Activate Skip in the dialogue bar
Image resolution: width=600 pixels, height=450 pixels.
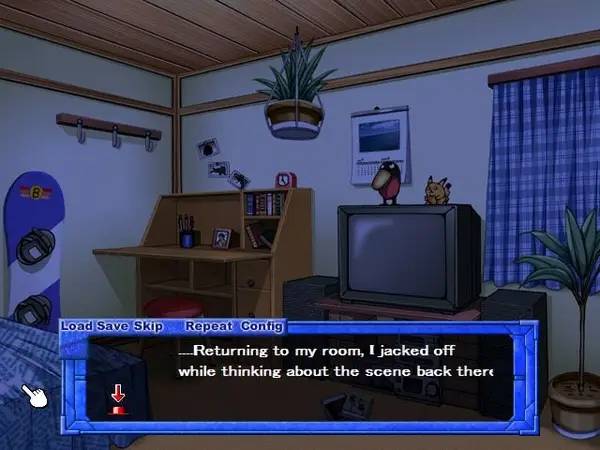145,326
